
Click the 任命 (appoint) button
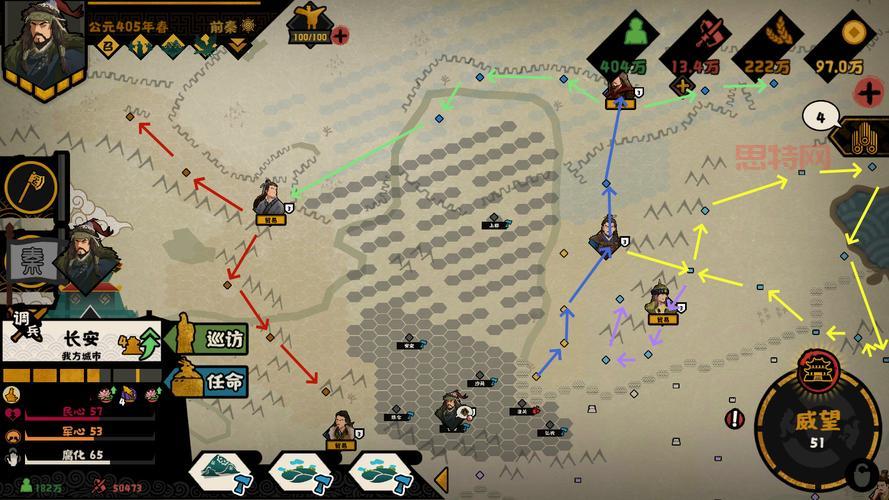(213, 380)
